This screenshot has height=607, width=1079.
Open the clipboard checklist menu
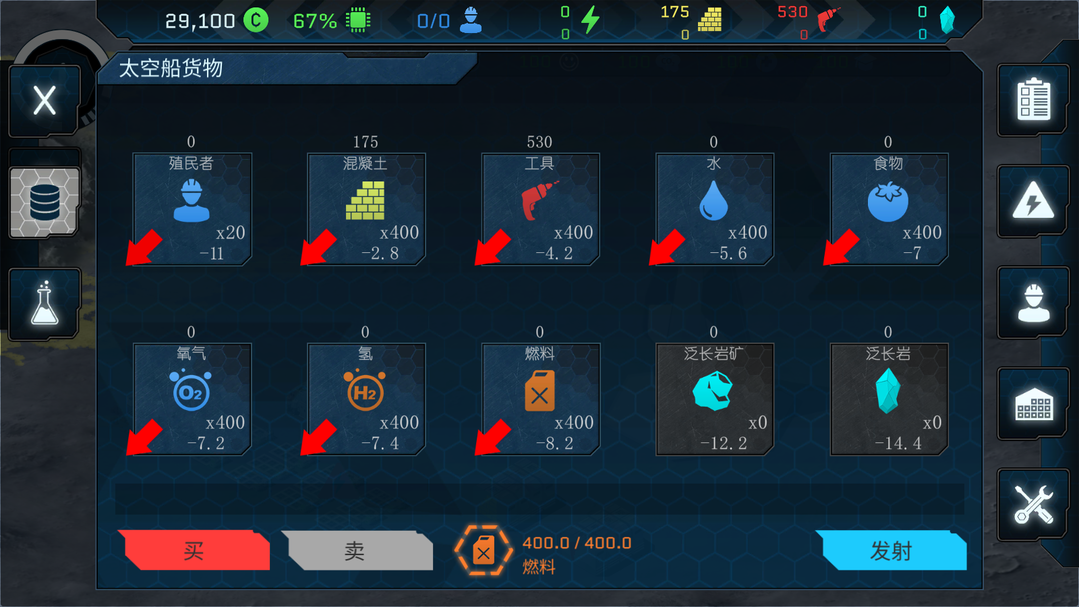1033,100
